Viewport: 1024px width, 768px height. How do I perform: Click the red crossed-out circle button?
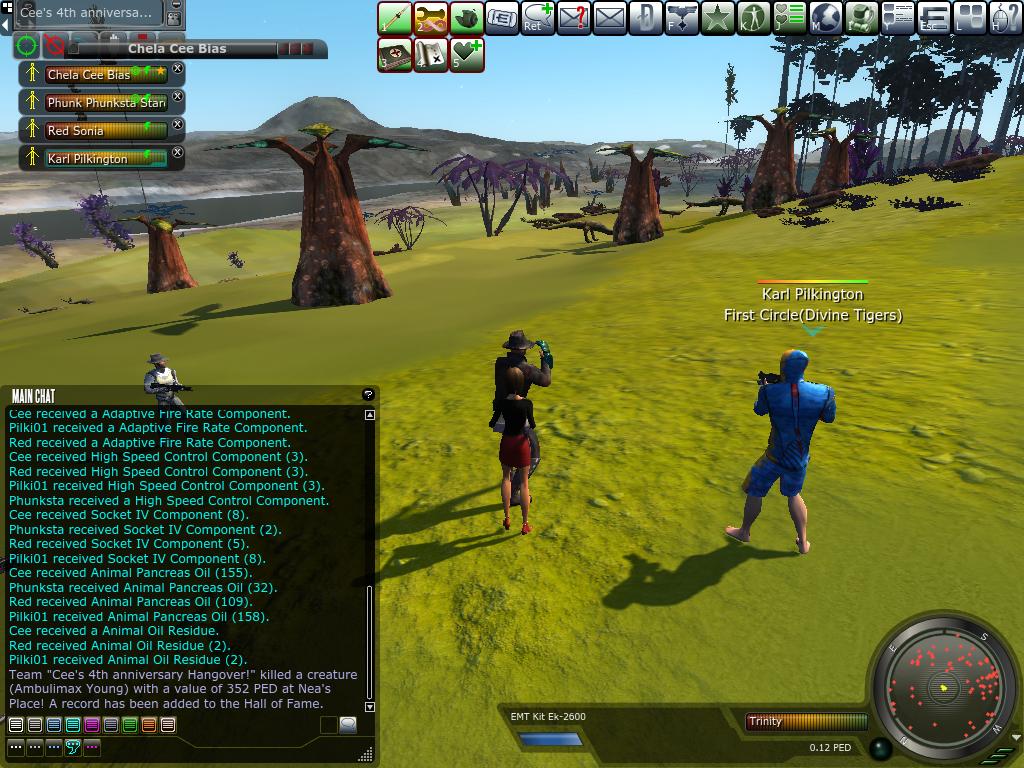coord(54,46)
